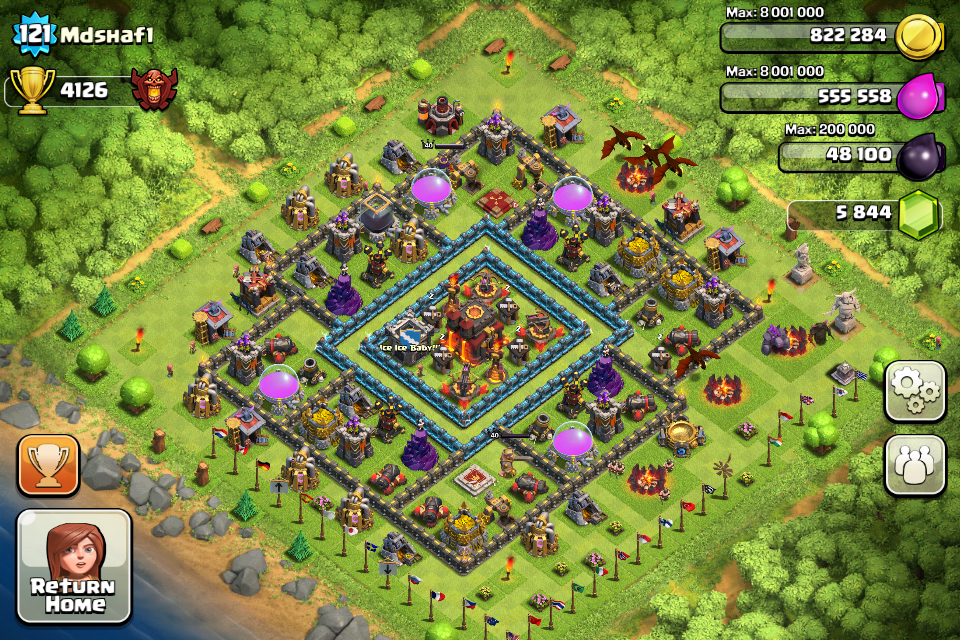The image size is (960, 640).
Task: Open the Champion league badge by trophies
Action: [155, 90]
